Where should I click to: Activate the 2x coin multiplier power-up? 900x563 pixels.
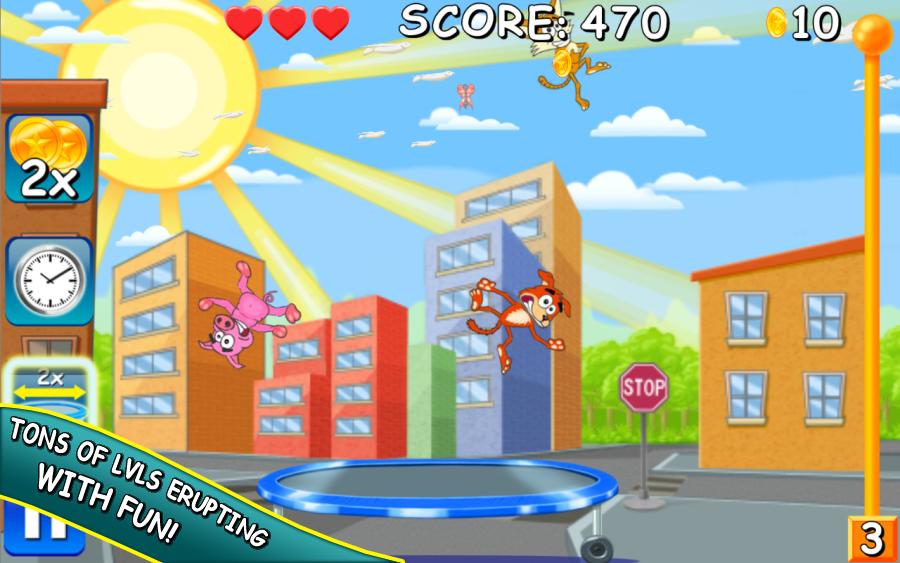click(50, 160)
